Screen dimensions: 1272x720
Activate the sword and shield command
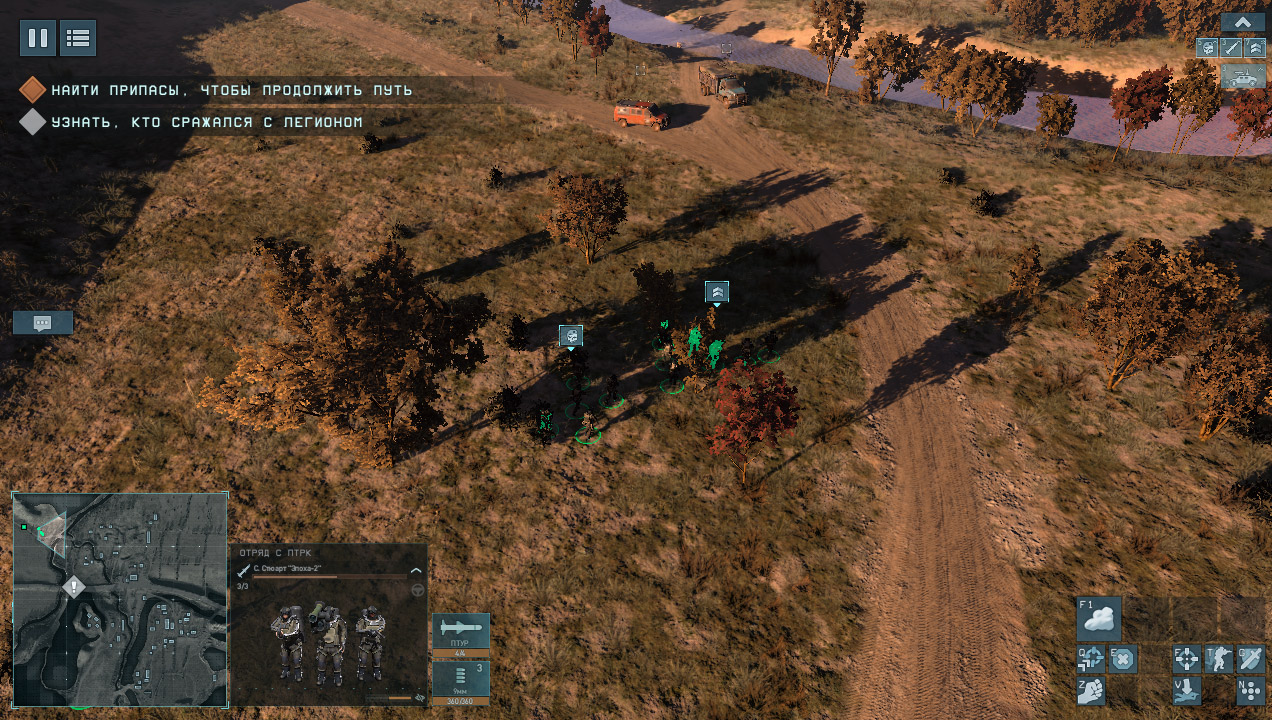pyautogui.click(x=1251, y=659)
